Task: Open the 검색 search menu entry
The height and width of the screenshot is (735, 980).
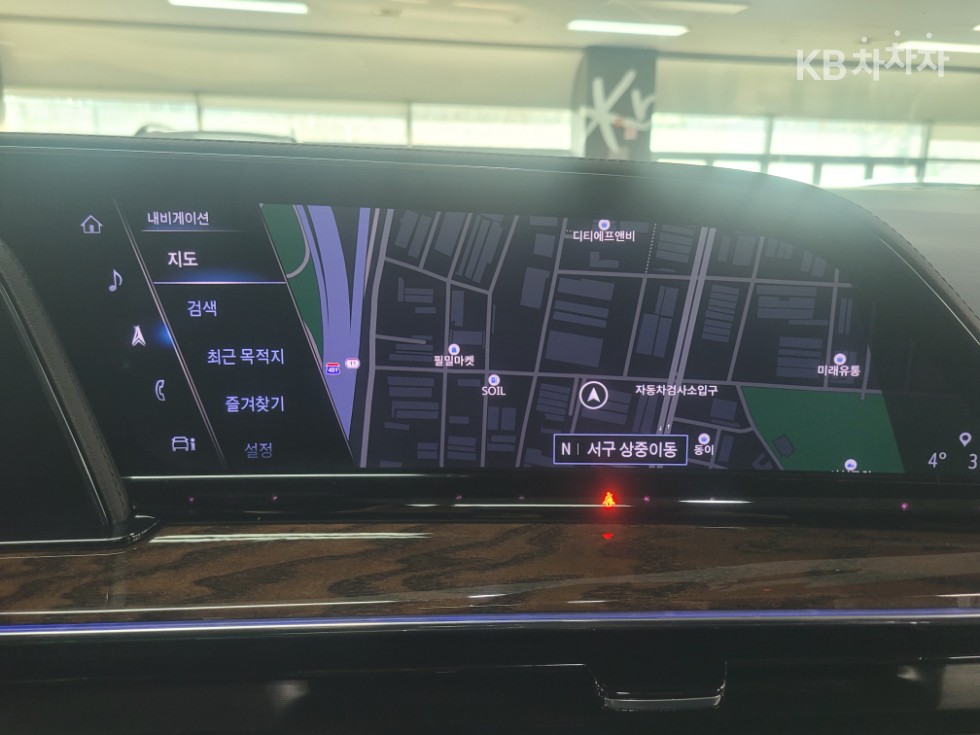Action: pos(202,308)
